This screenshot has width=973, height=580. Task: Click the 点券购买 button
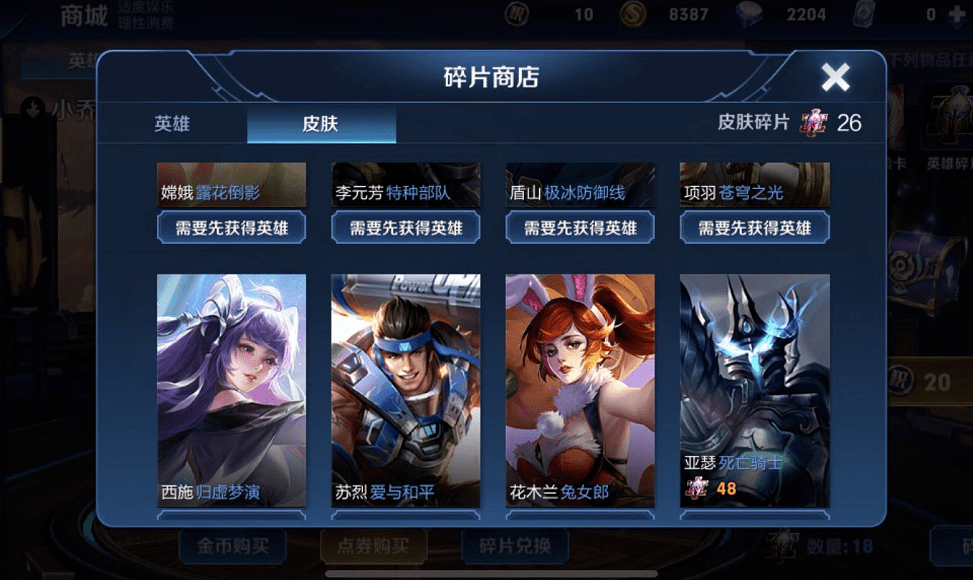(374, 546)
